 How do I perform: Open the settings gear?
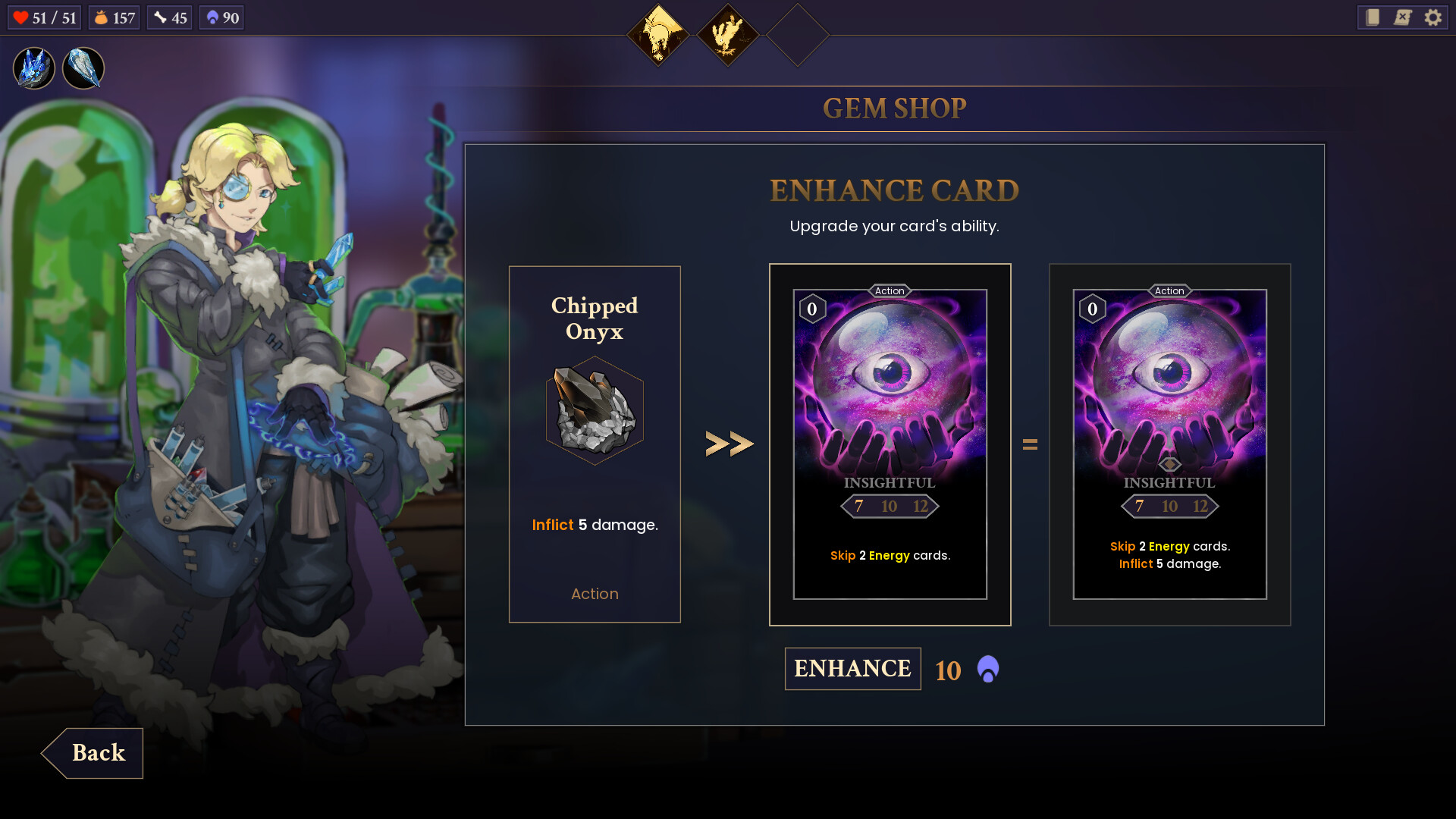(1433, 17)
